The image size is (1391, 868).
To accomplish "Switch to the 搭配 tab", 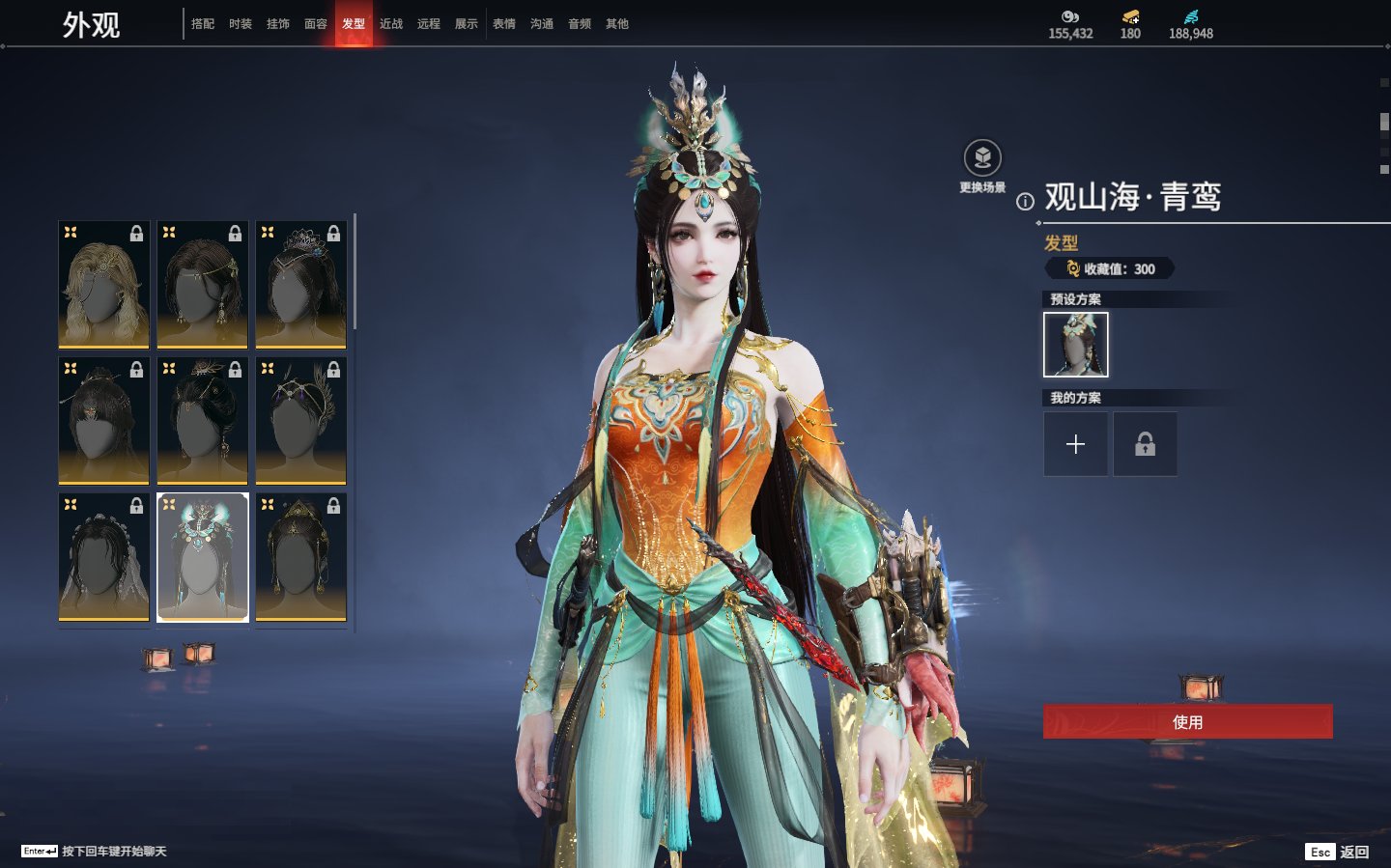I will pyautogui.click(x=203, y=24).
